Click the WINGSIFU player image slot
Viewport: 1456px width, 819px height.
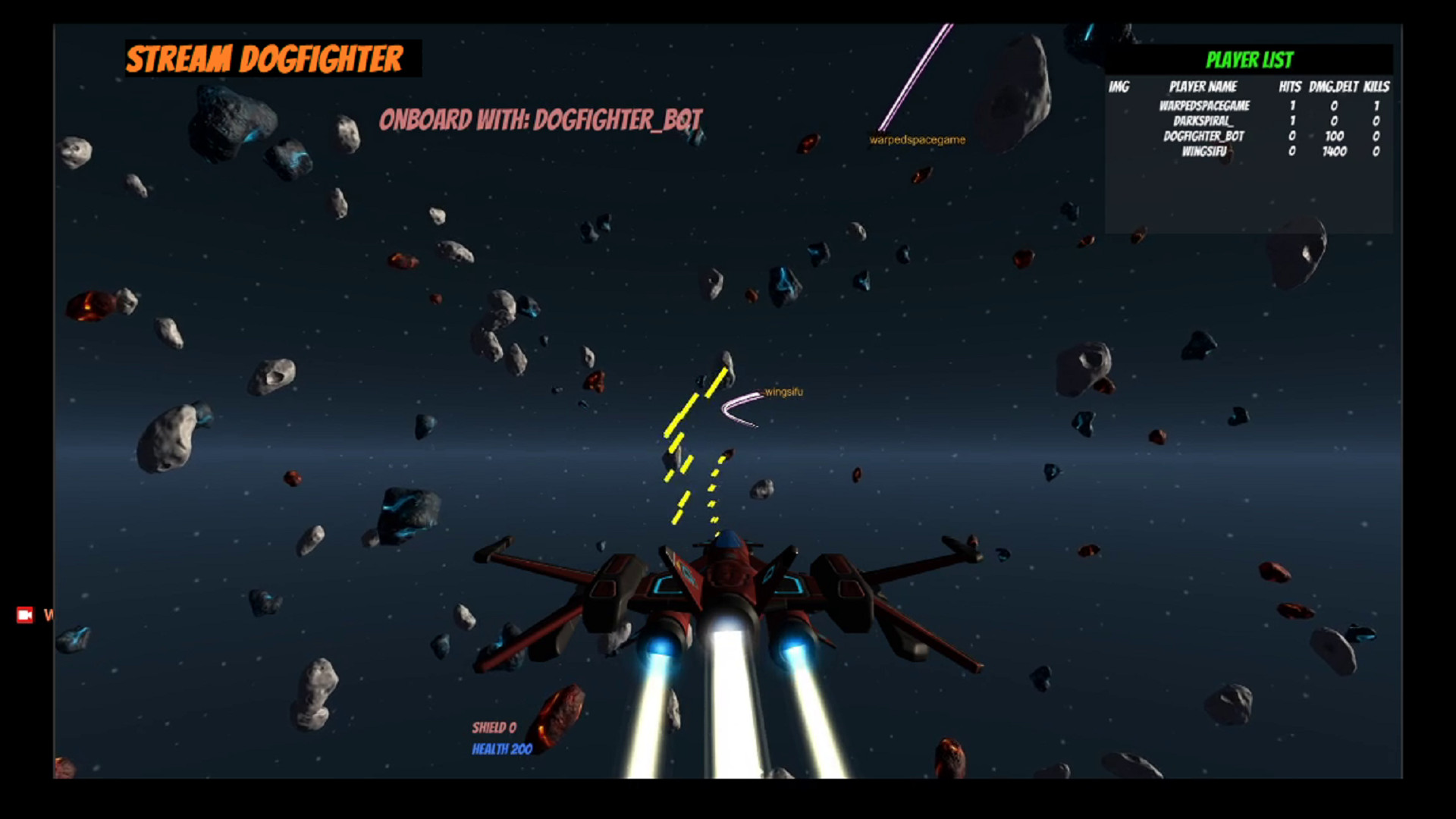[x=1118, y=151]
